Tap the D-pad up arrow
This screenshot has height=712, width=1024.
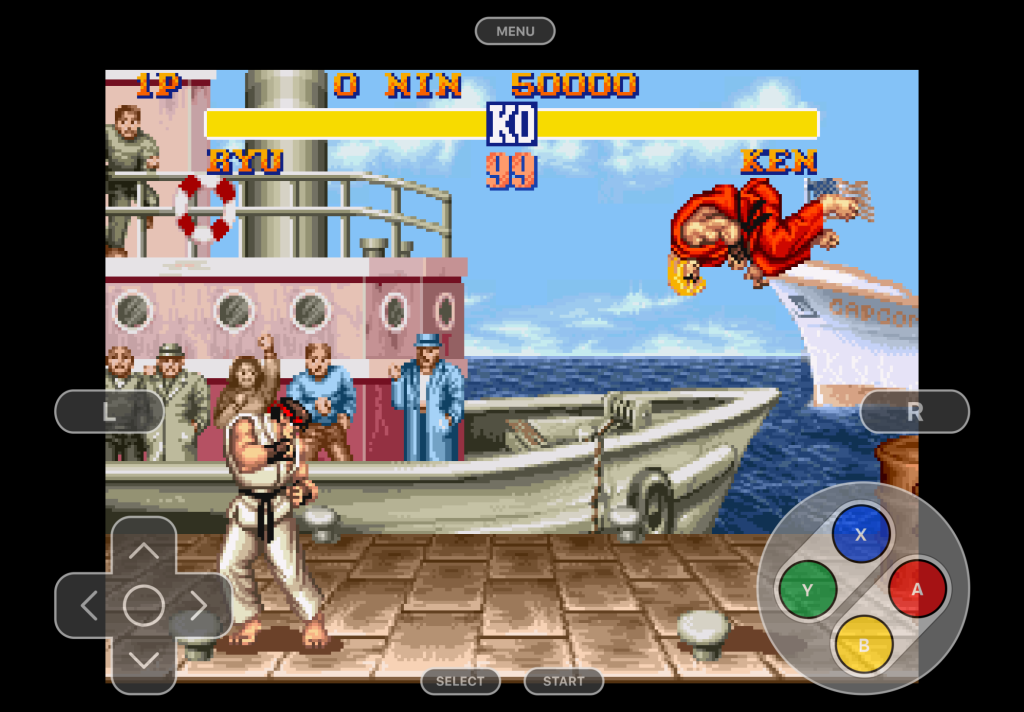tap(144, 551)
